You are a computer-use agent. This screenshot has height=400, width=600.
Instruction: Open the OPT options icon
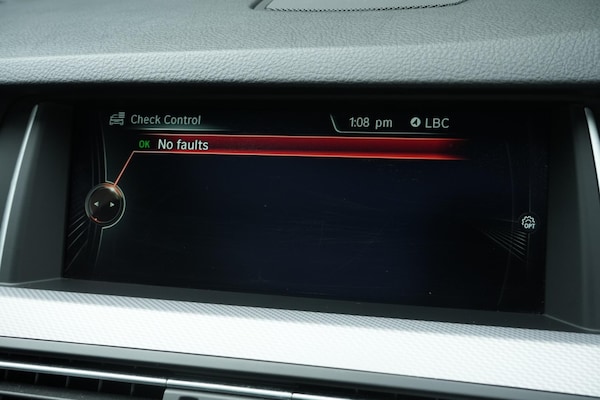[x=528, y=223]
